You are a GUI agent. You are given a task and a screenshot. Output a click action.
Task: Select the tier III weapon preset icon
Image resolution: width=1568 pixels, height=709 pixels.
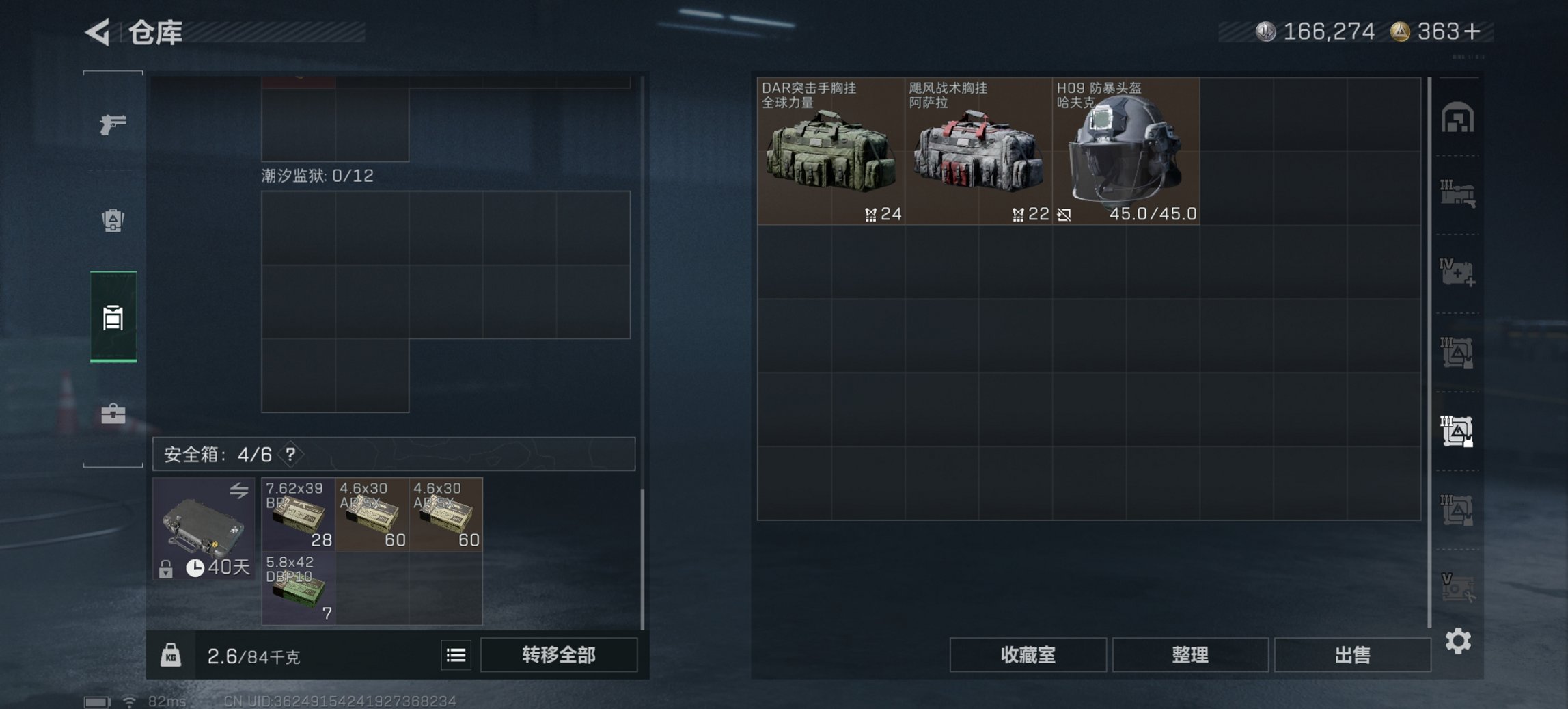click(x=1459, y=195)
